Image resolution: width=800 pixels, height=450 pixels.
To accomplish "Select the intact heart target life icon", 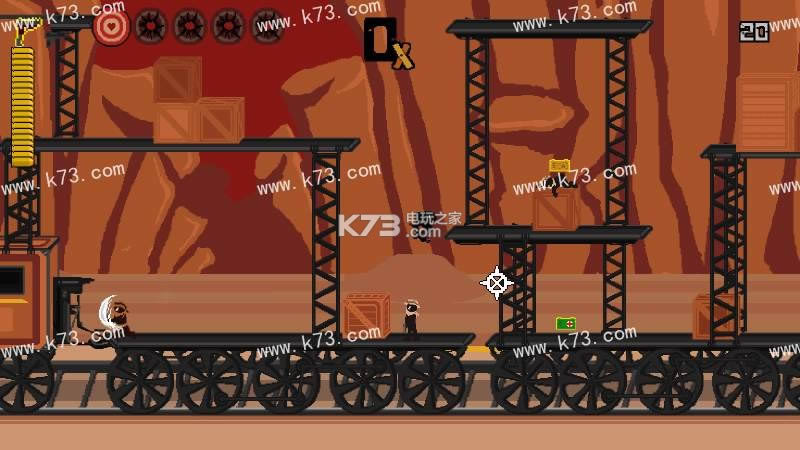I will click(111, 26).
